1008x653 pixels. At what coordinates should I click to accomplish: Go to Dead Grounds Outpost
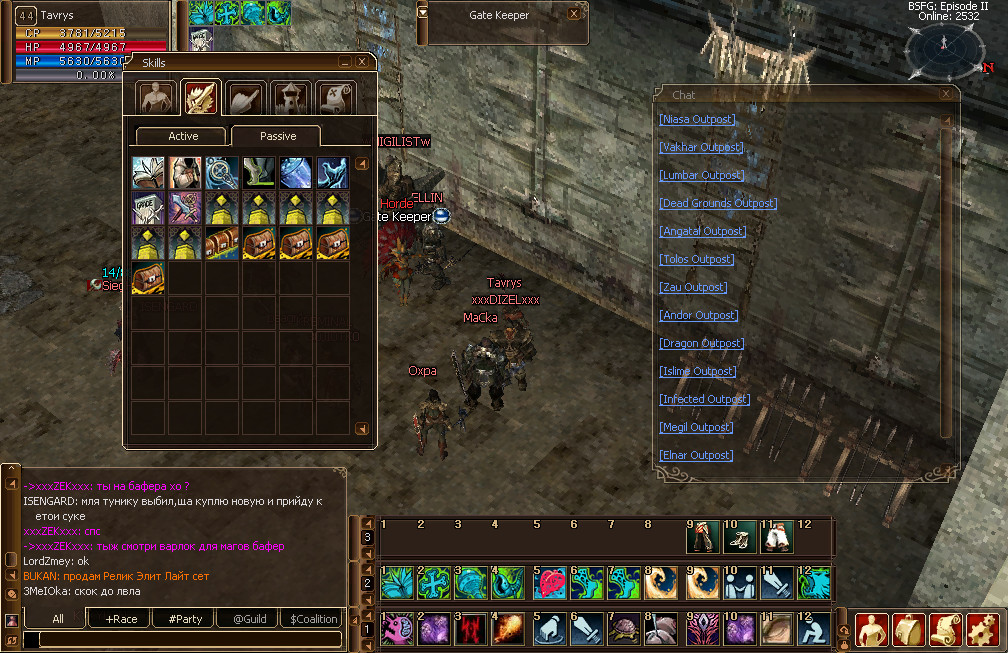(717, 203)
